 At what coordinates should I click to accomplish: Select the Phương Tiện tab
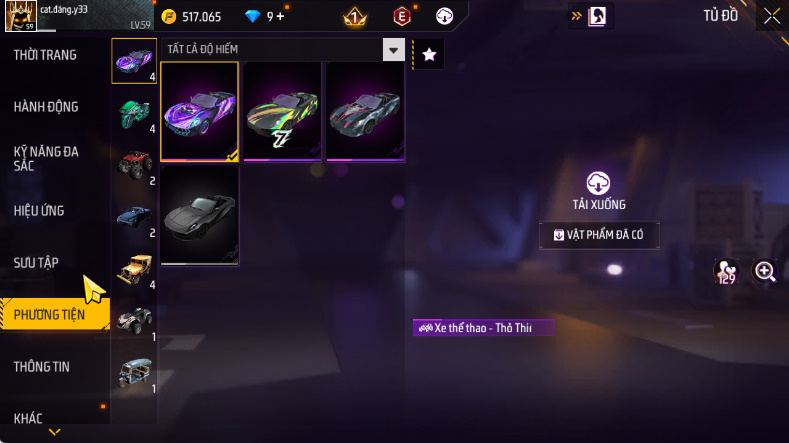click(x=48, y=315)
